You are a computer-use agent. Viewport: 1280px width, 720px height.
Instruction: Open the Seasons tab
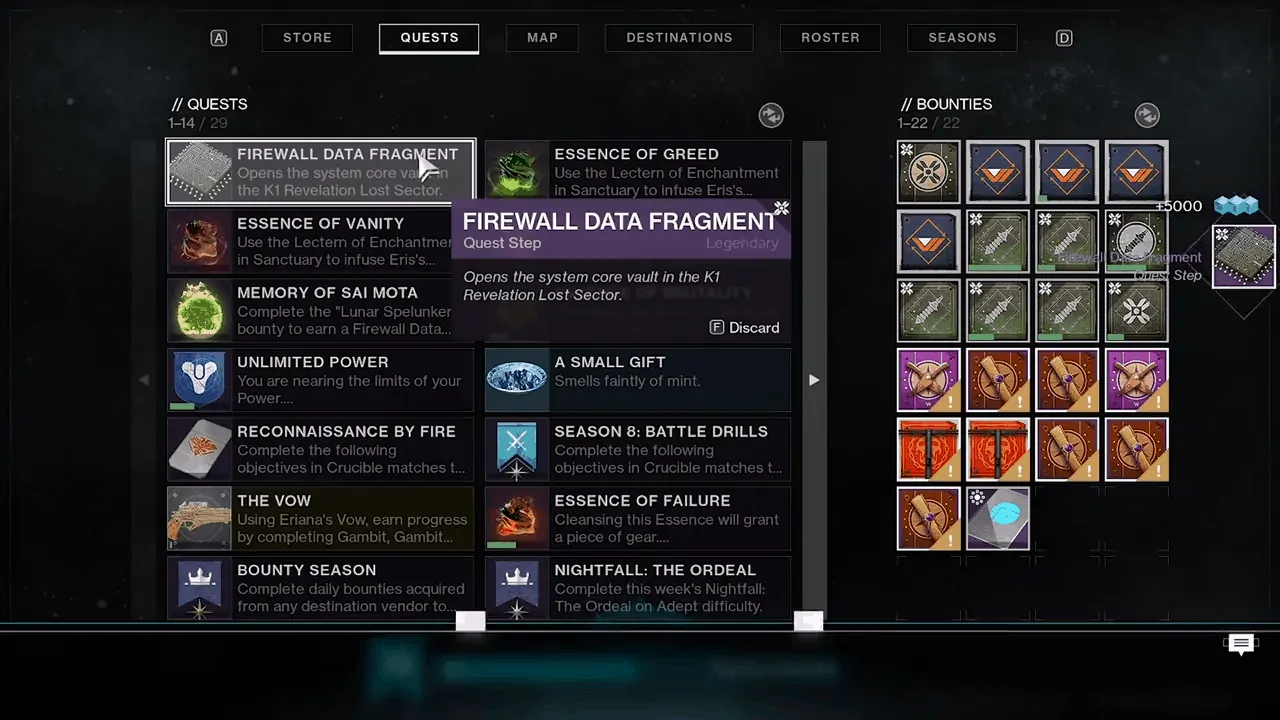pos(962,38)
